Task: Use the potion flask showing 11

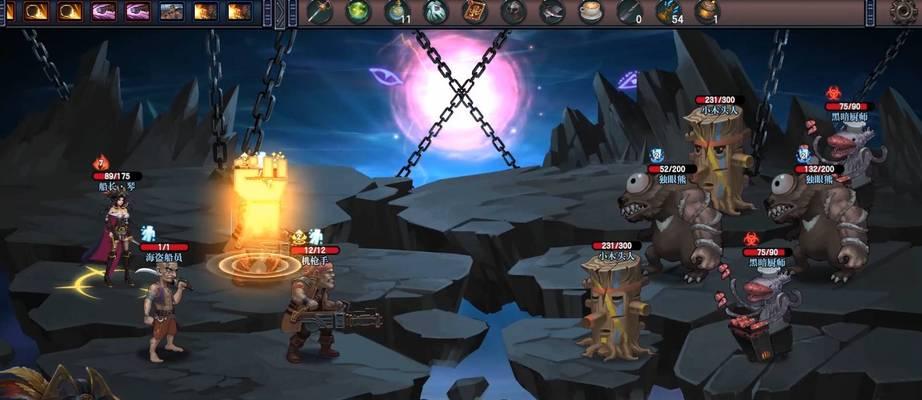Action: [x=396, y=11]
